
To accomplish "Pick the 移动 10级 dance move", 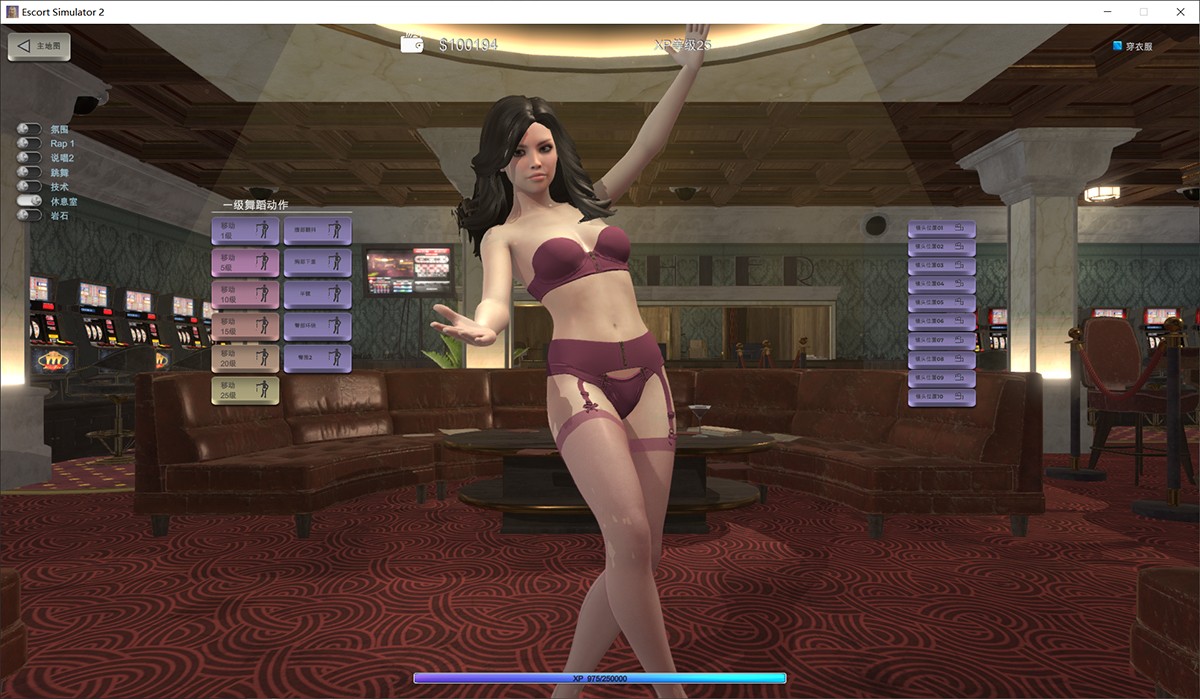I will pos(245,295).
